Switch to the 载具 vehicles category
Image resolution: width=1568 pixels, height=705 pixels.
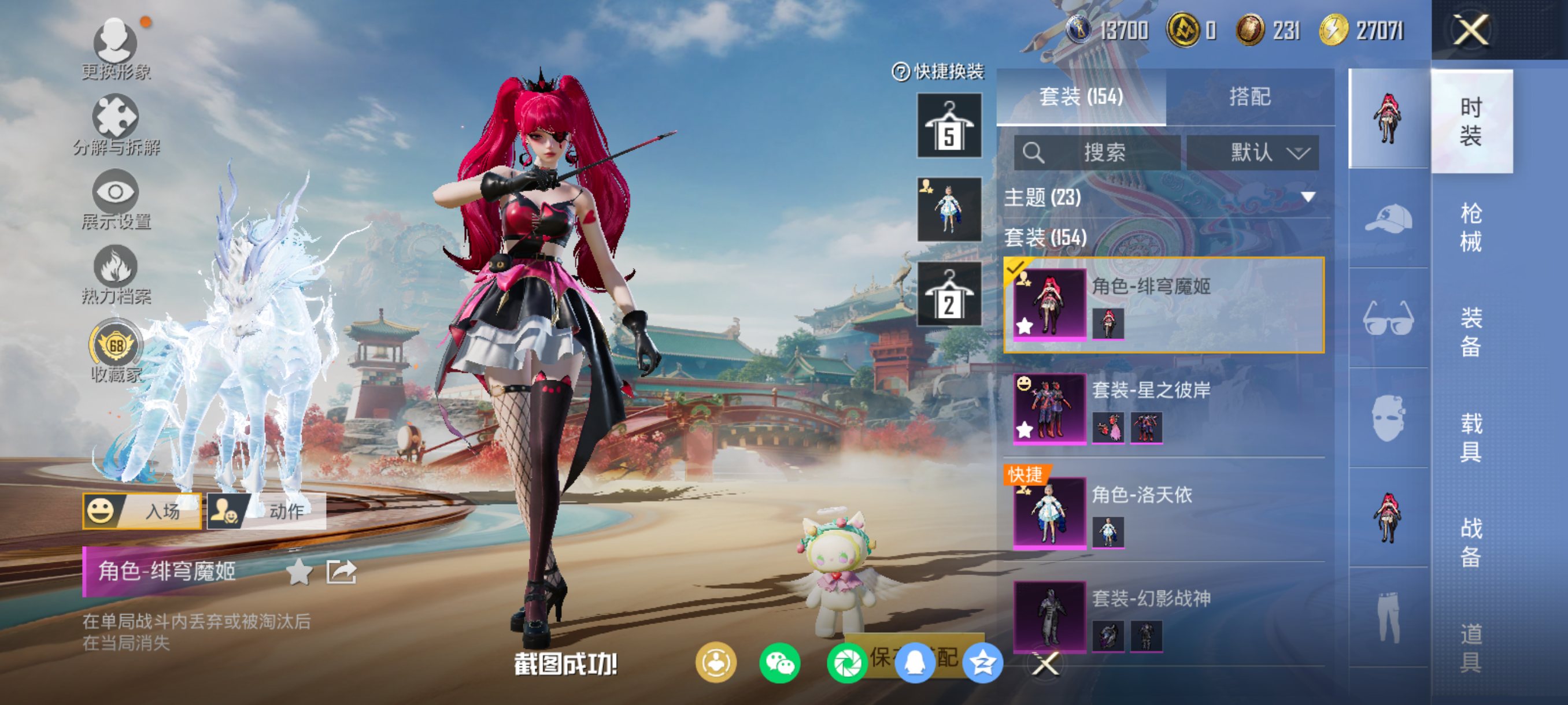pos(1471,437)
